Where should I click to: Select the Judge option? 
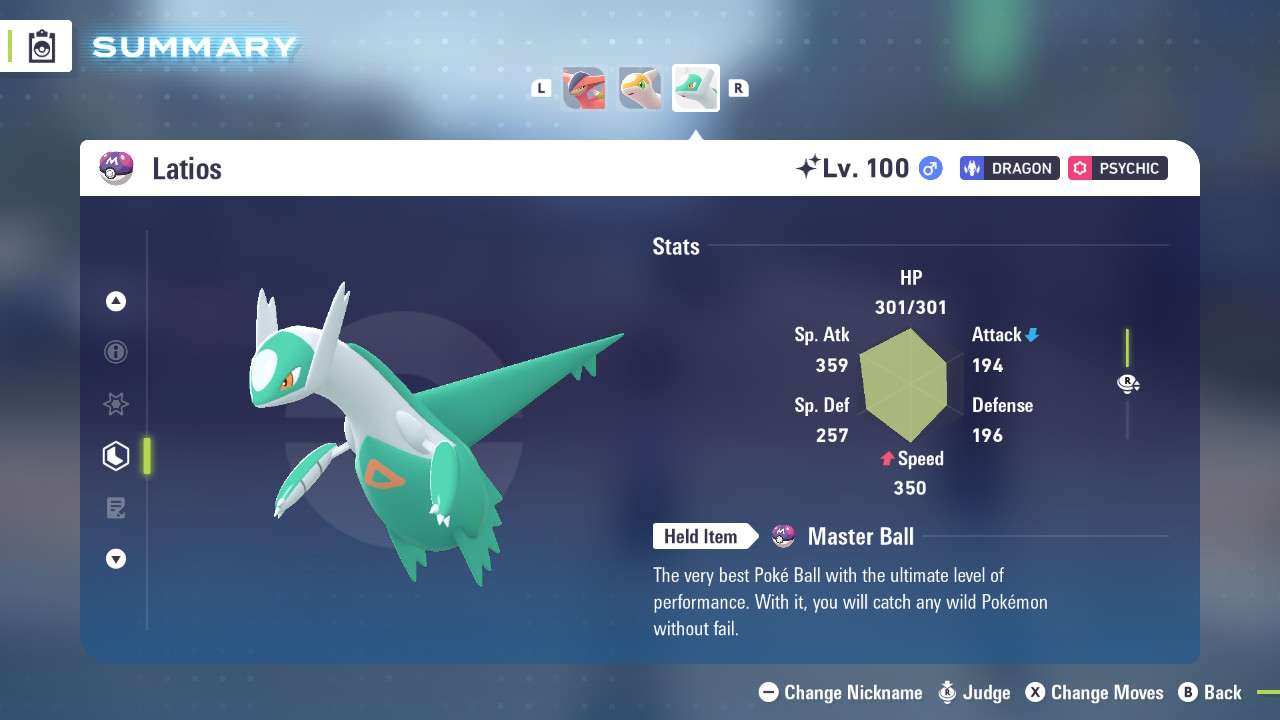974,692
